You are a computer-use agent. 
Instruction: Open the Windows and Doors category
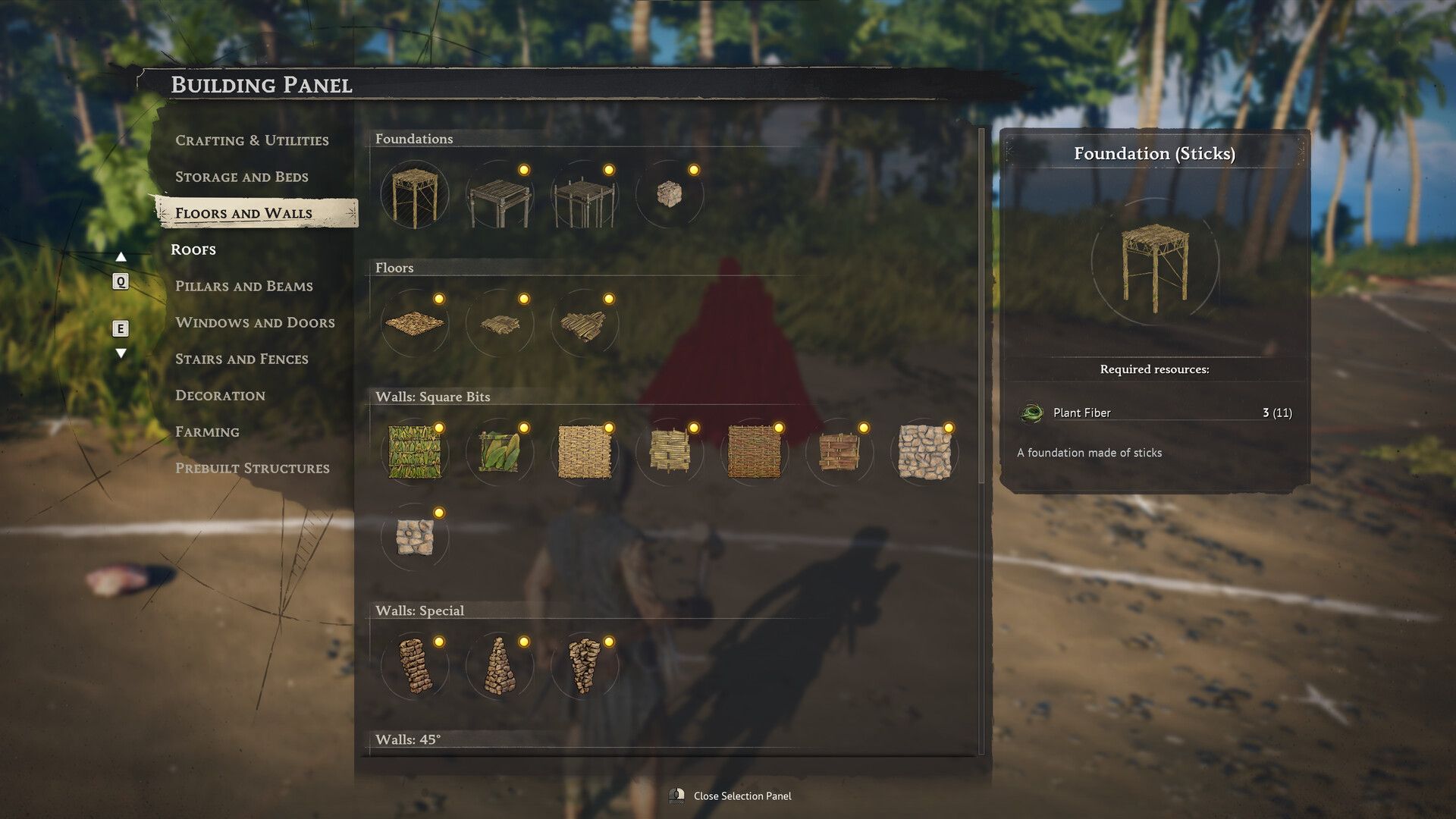click(255, 322)
